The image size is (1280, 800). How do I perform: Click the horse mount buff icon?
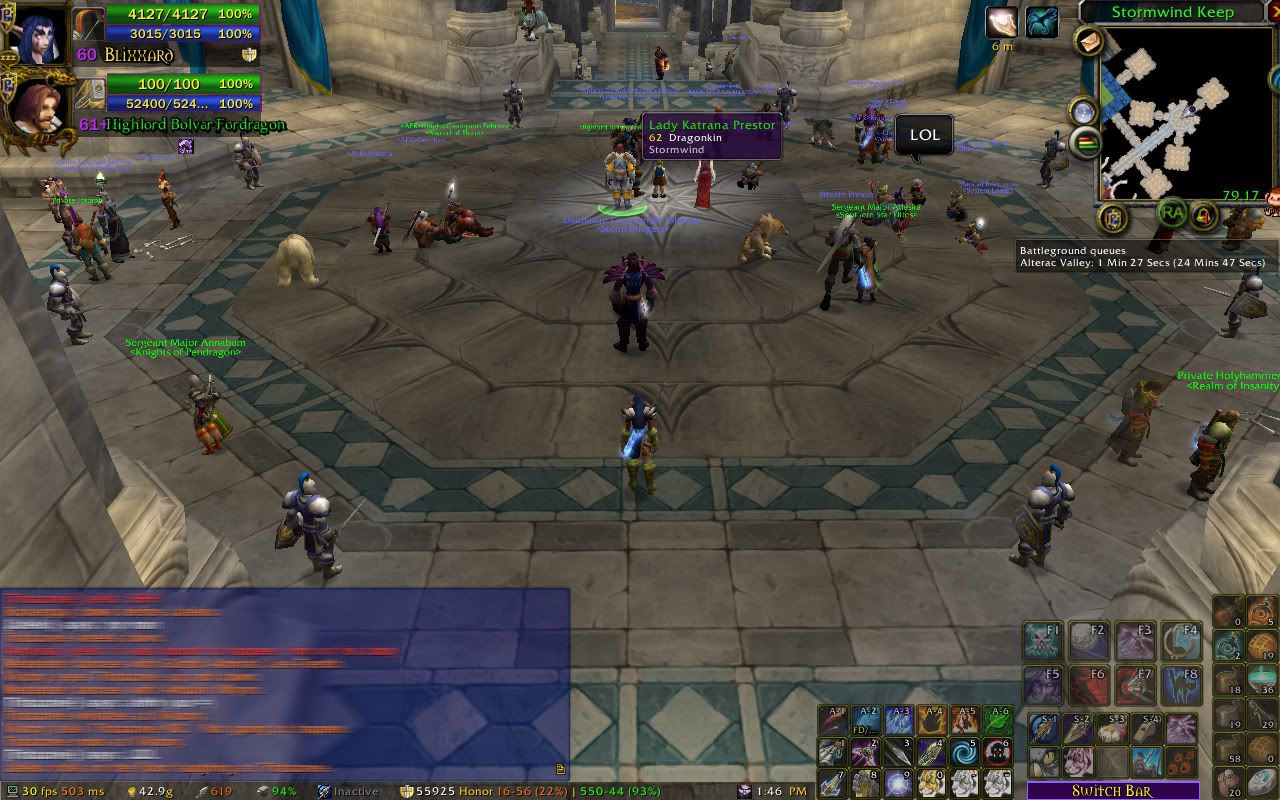click(x=1042, y=23)
